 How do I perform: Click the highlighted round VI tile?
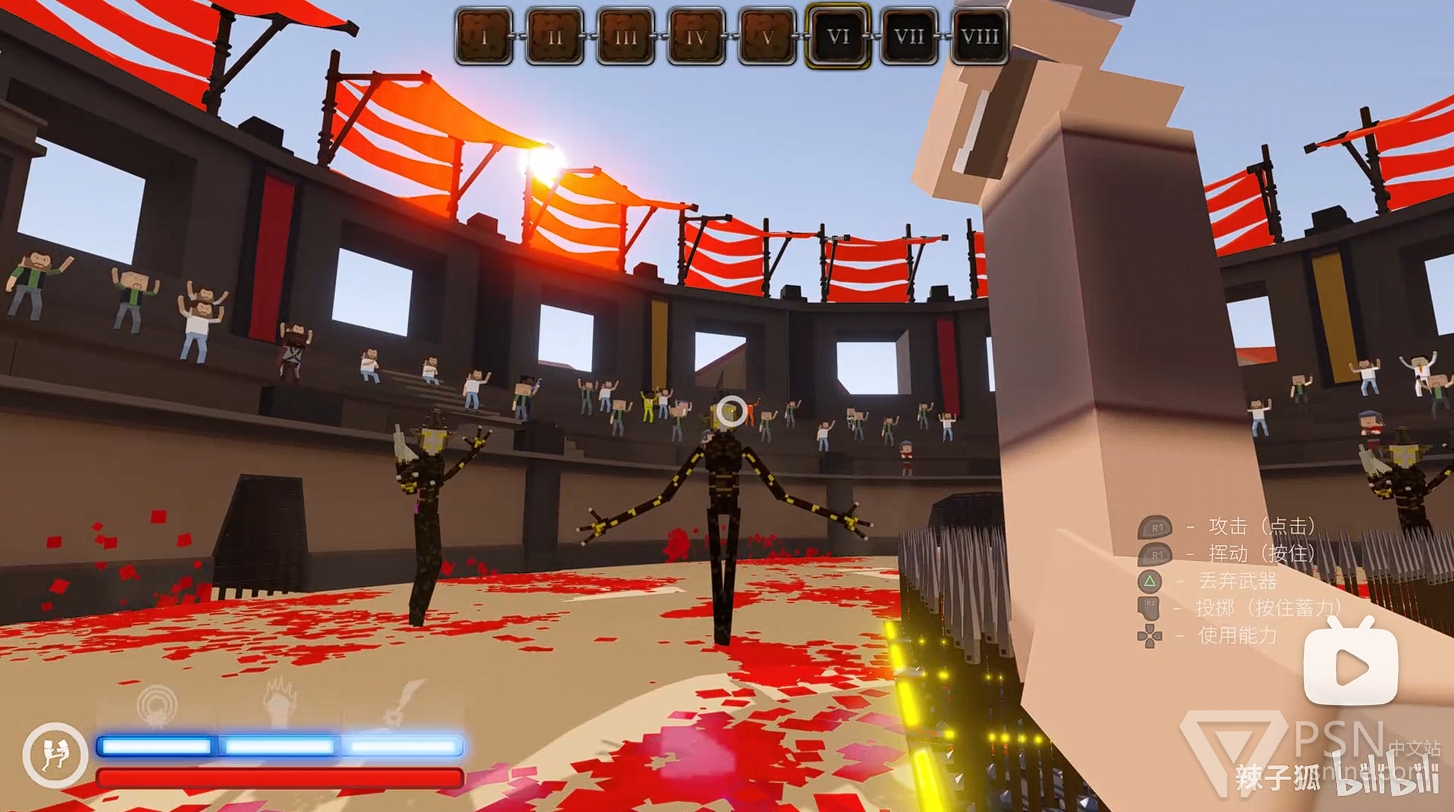pos(838,37)
